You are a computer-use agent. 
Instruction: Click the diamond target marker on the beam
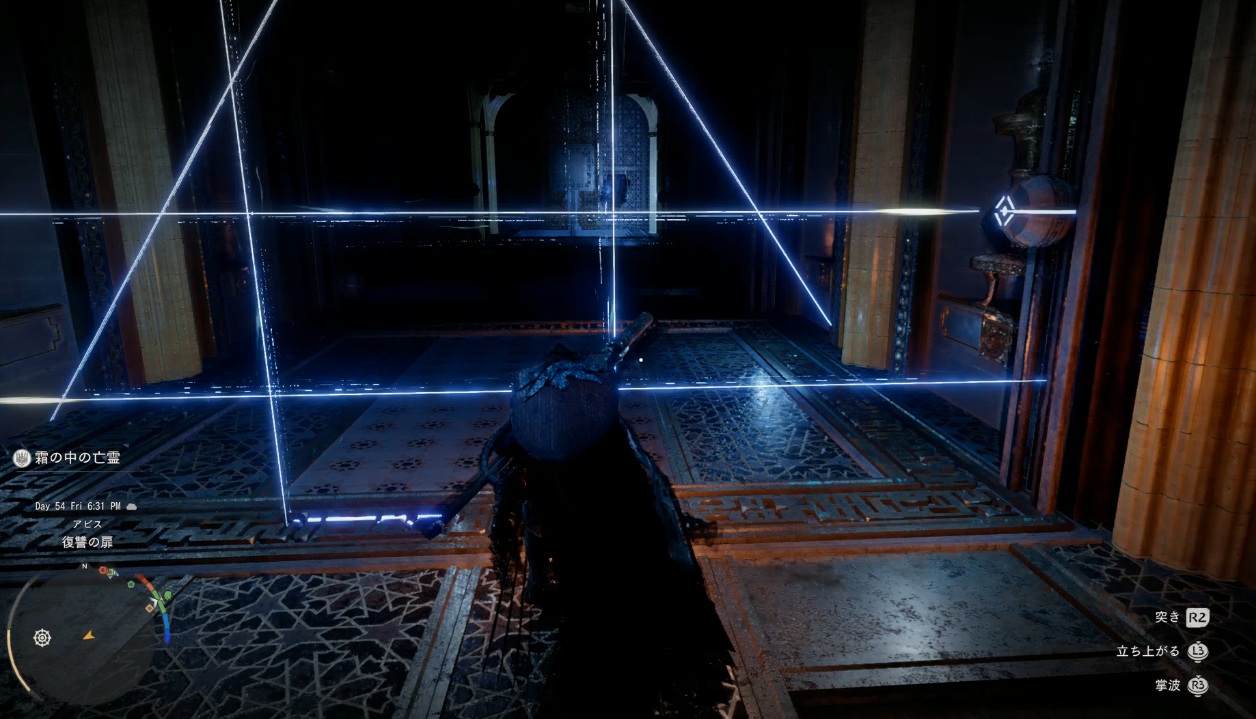(x=1005, y=212)
